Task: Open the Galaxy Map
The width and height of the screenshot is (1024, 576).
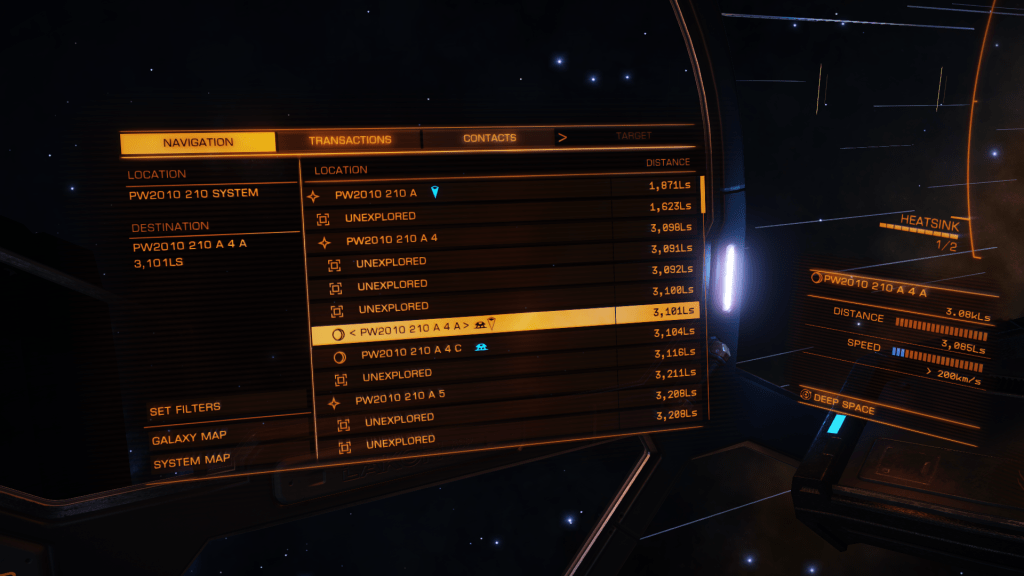Action: 189,438
